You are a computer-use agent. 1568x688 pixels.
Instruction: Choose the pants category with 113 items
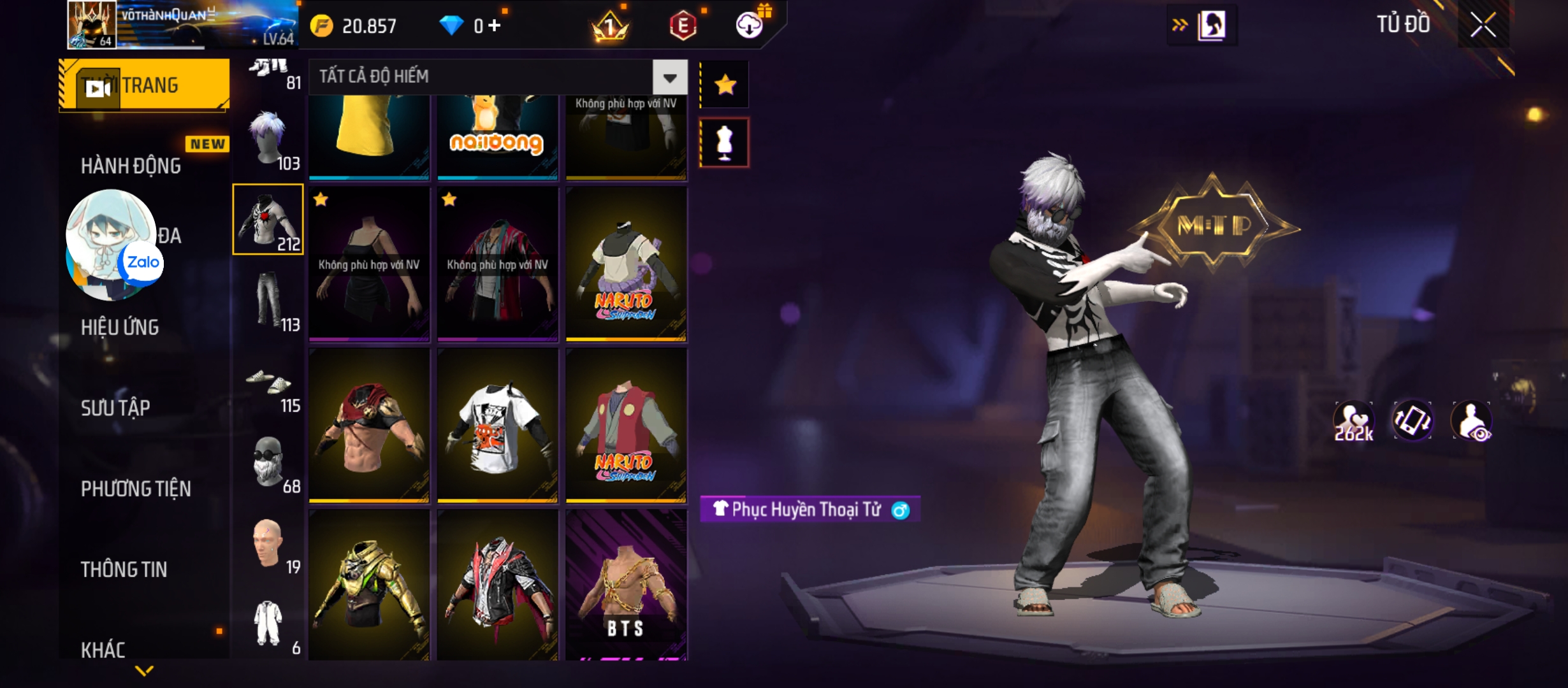pos(268,301)
